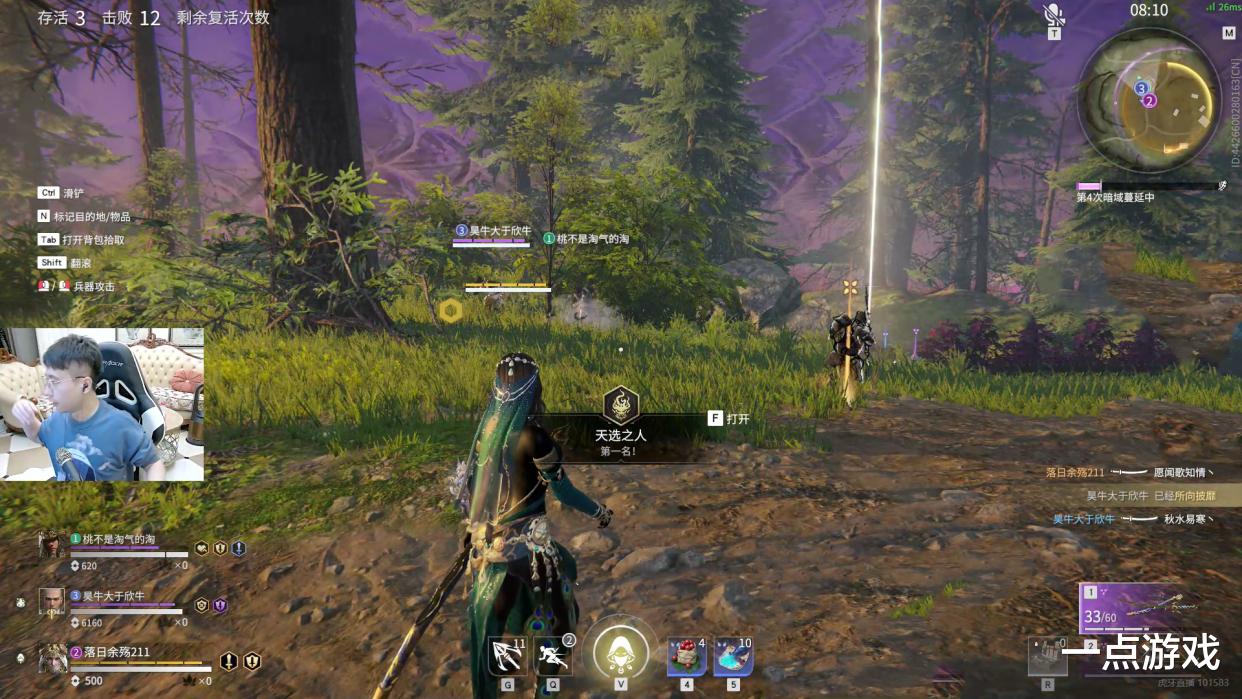Select player 落日余殇211 portrait
Viewport: 1242px width, 699px height.
tap(52, 658)
